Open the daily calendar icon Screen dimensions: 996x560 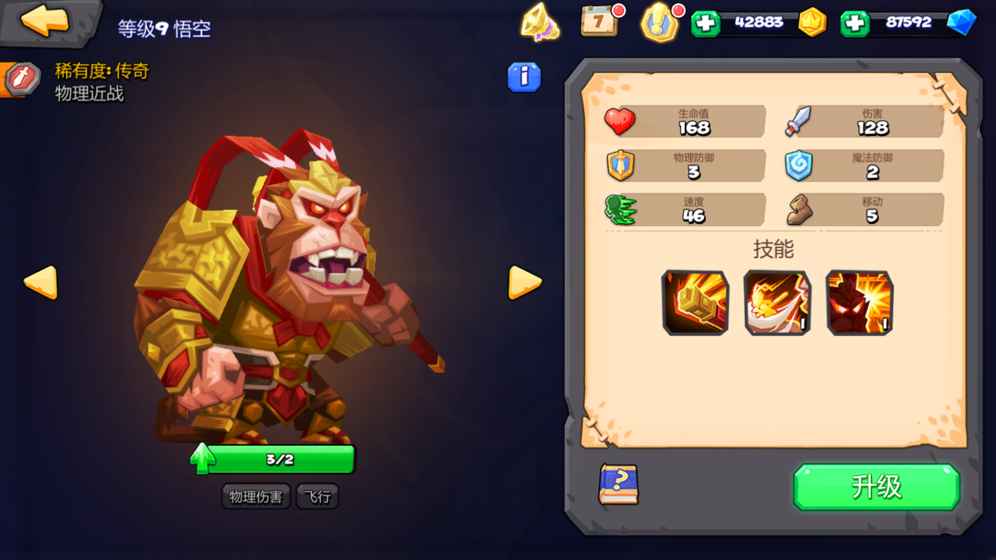tap(600, 20)
